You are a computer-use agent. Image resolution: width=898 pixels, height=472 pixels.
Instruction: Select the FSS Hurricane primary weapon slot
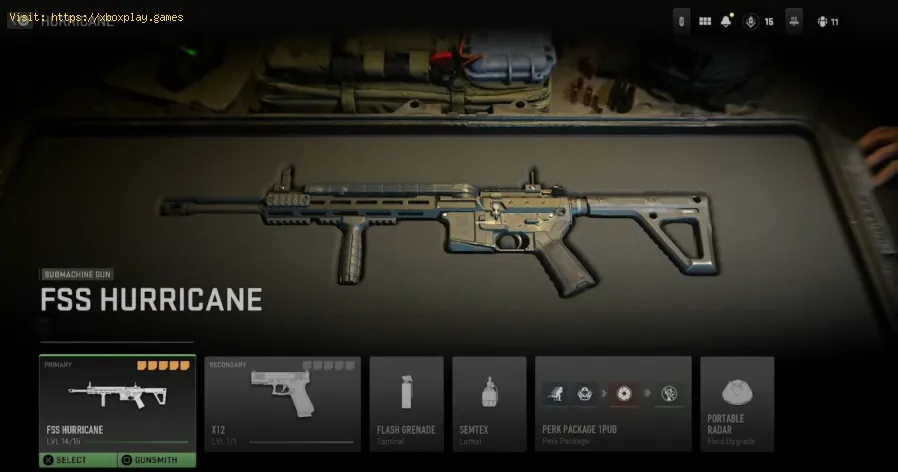[x=117, y=402]
